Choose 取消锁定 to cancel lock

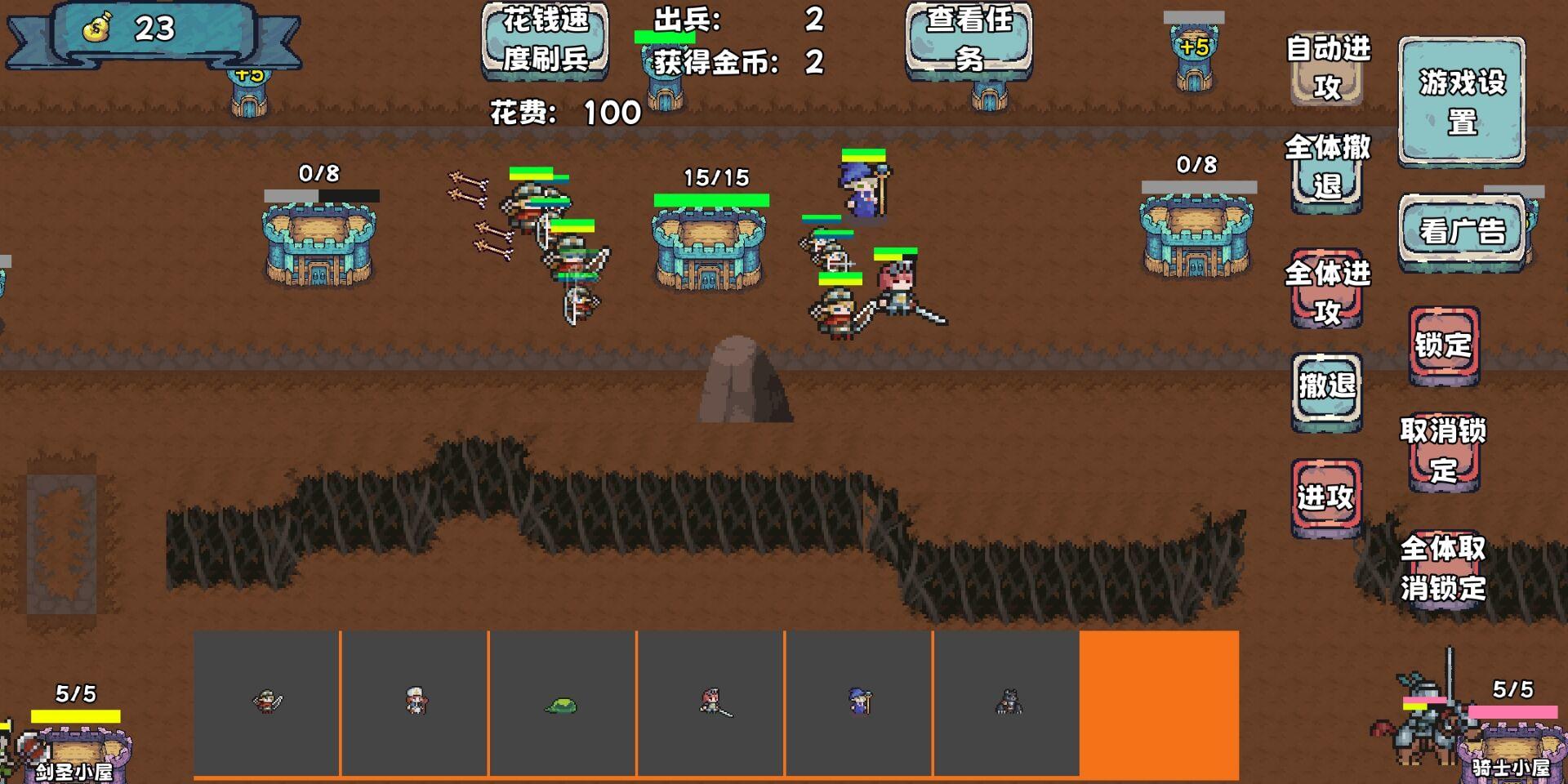pyautogui.click(x=1443, y=450)
